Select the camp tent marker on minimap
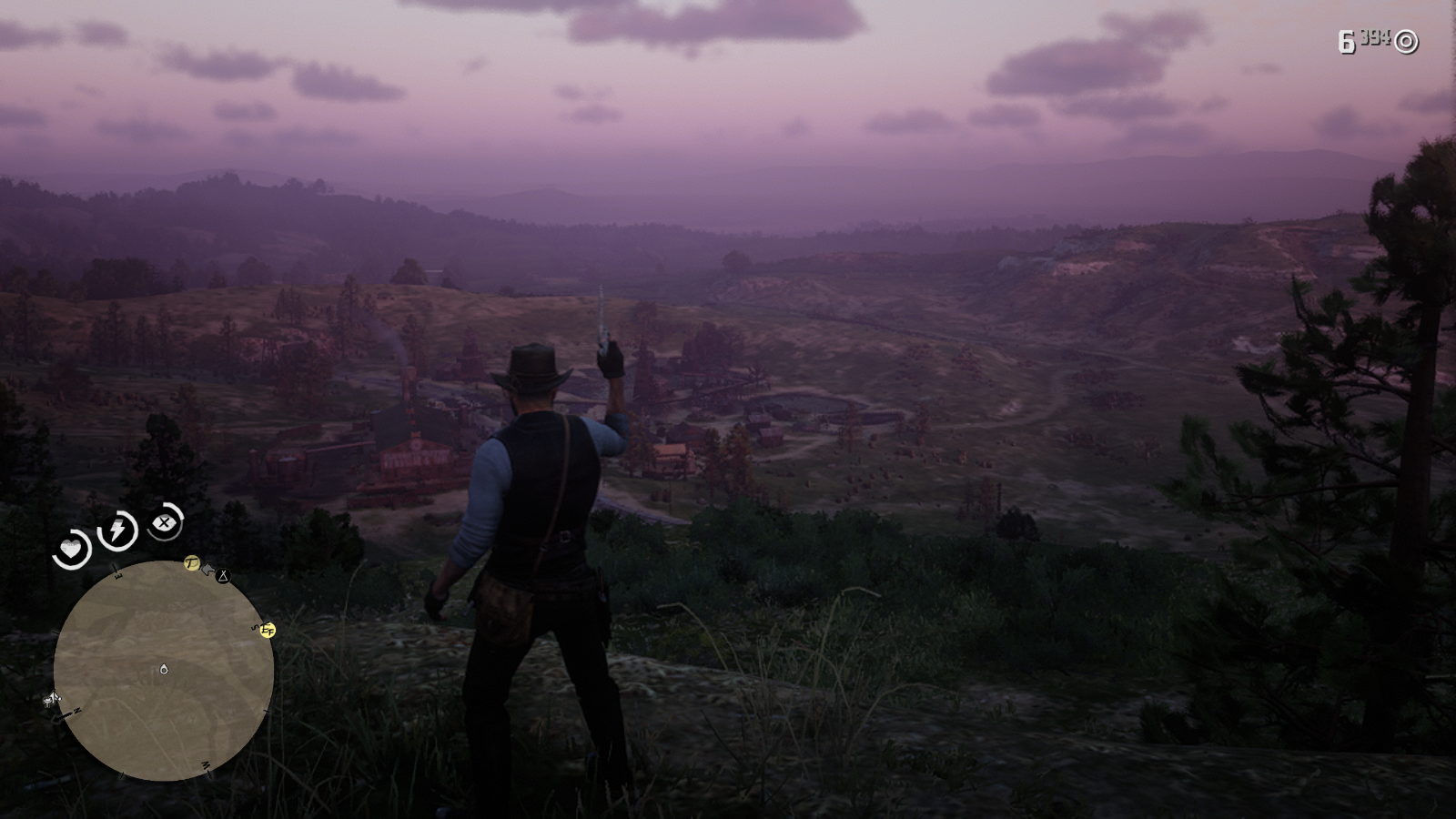 223,576
